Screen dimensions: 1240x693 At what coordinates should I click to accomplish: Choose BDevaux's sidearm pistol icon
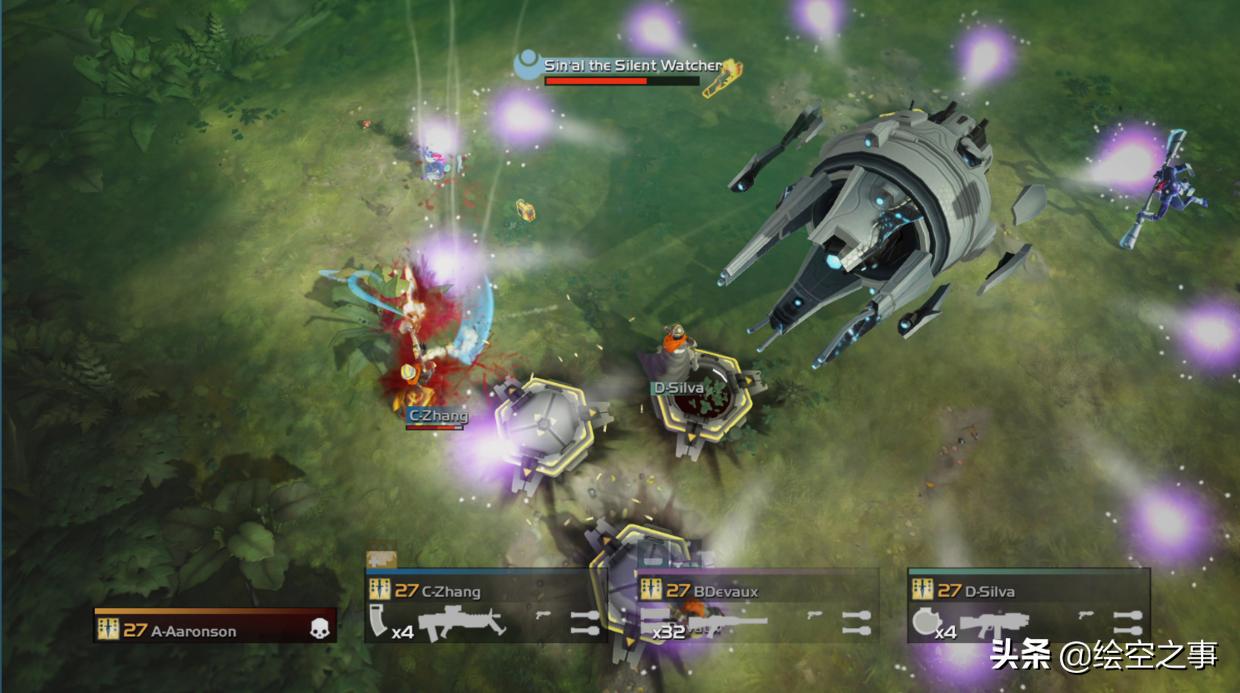click(x=816, y=614)
